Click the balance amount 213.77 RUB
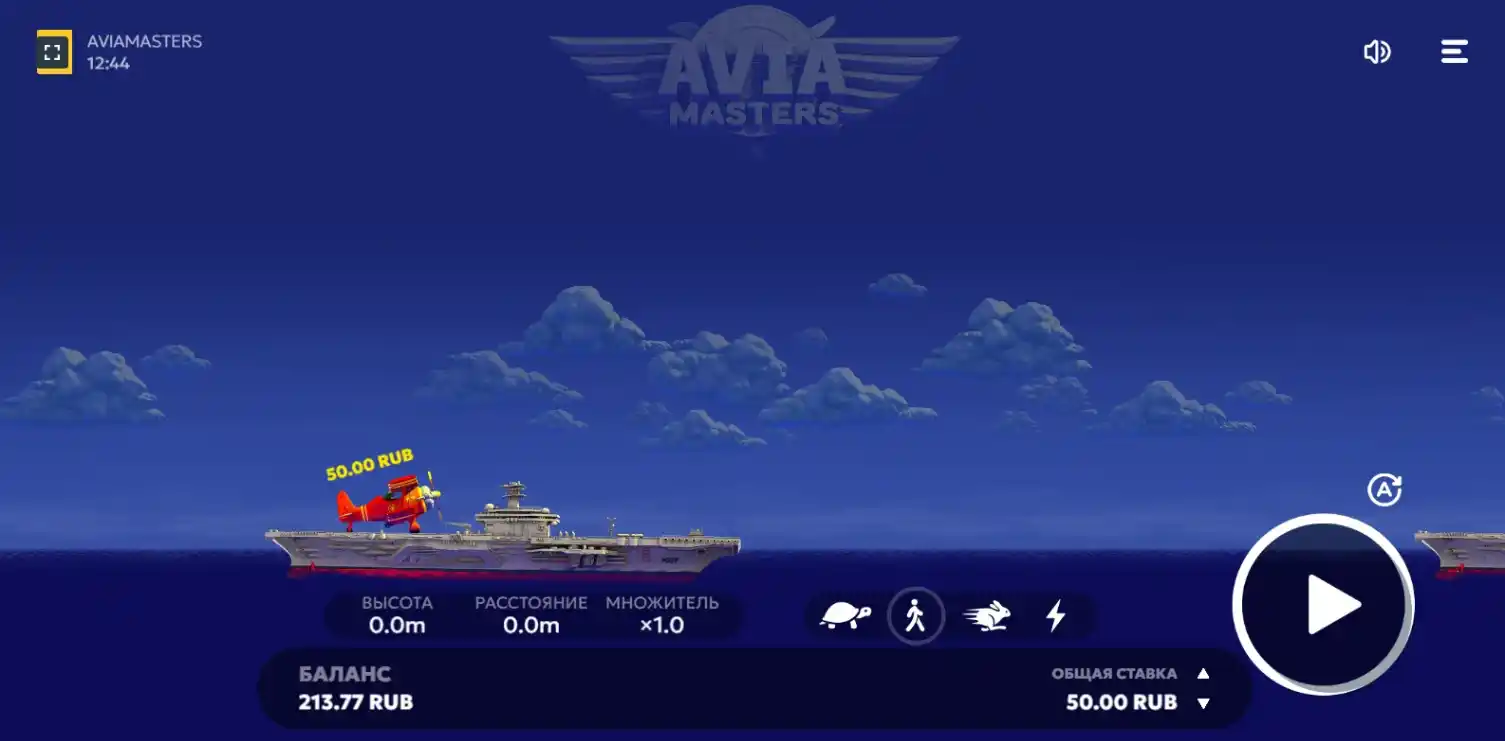This screenshot has width=1505, height=741. pyautogui.click(x=355, y=703)
